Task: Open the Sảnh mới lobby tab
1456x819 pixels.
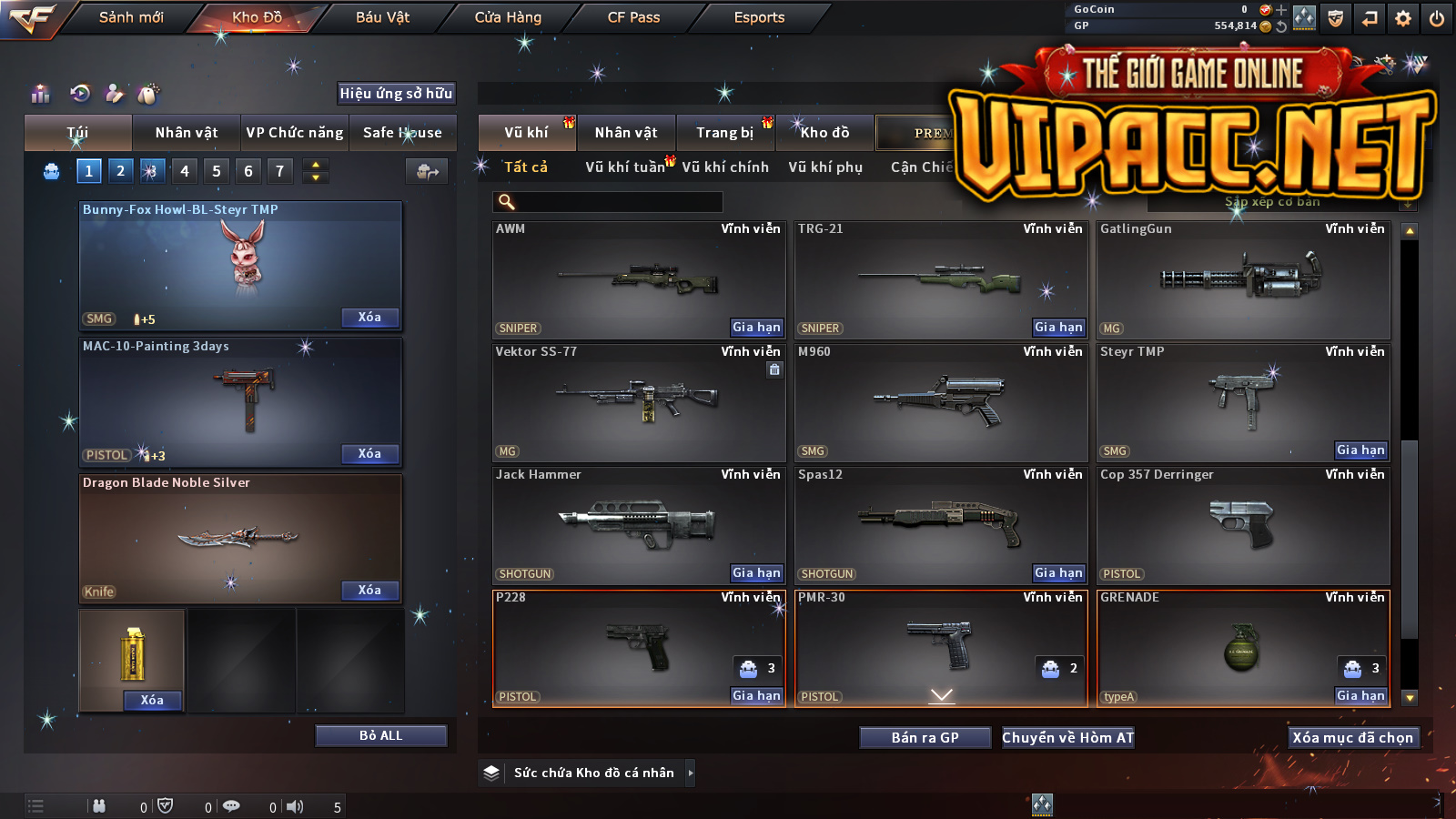Action: point(131,17)
